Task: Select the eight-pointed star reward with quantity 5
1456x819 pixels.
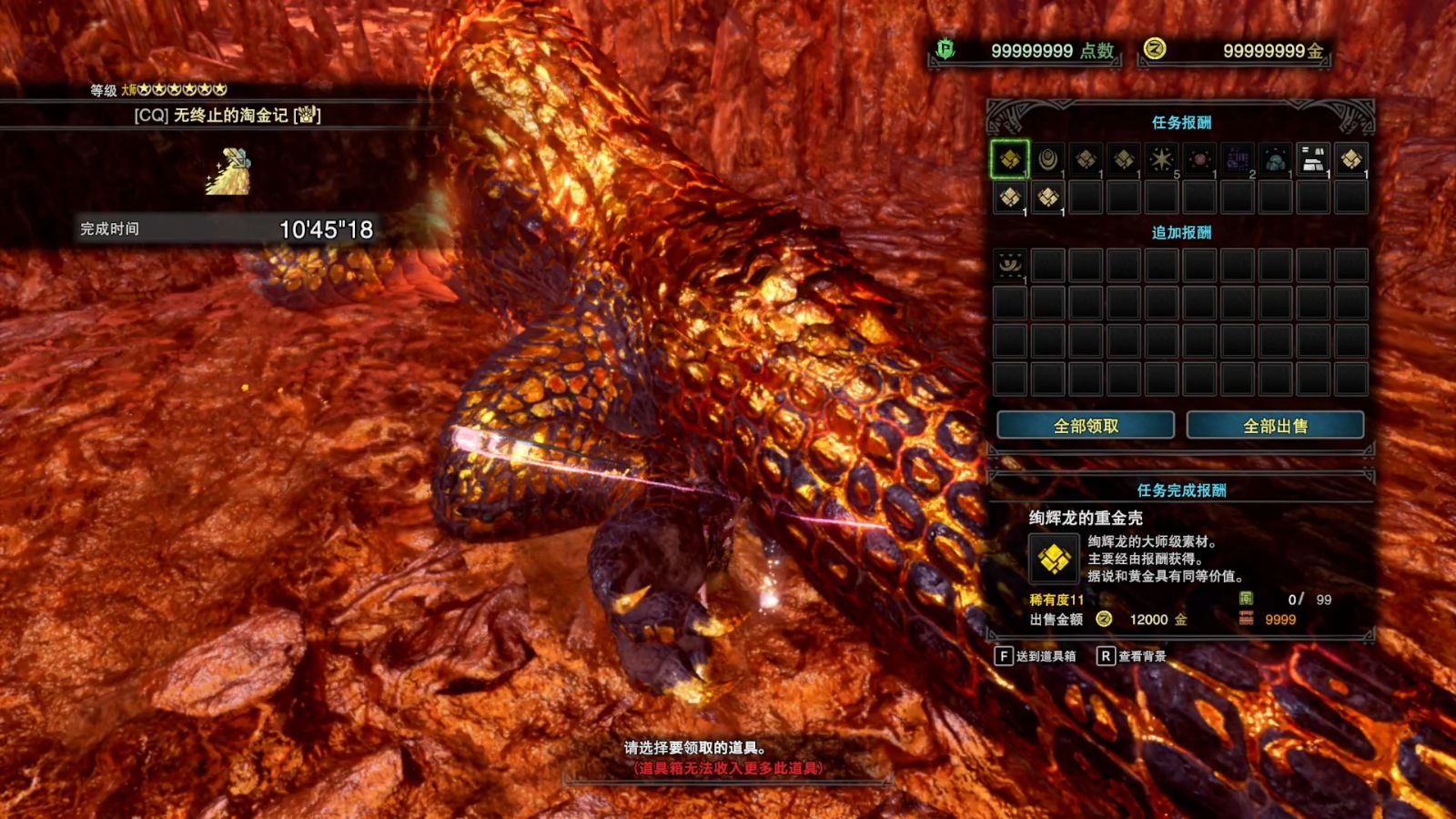Action: [x=1161, y=160]
